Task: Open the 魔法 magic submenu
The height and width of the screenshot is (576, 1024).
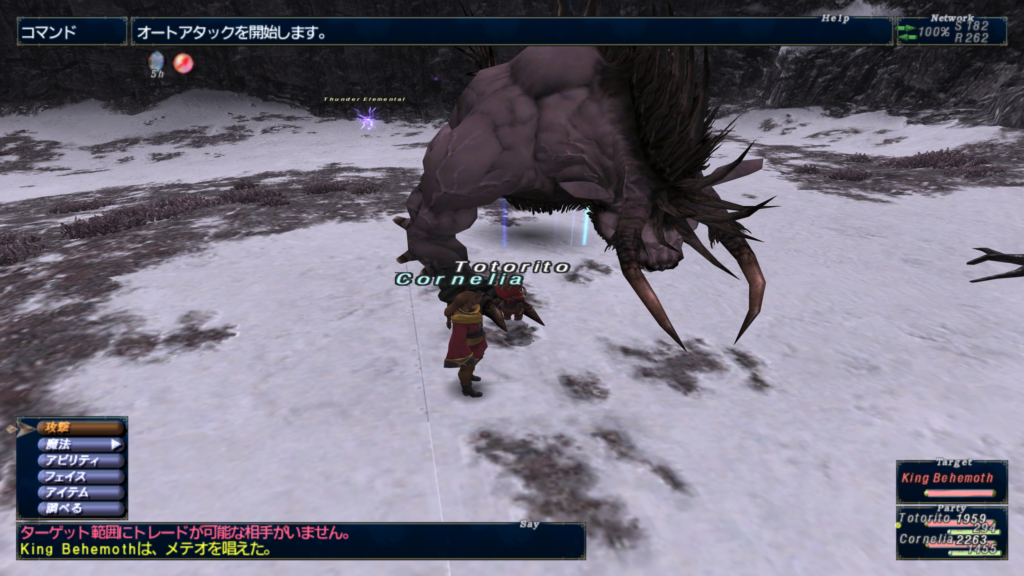Action: (x=80, y=444)
